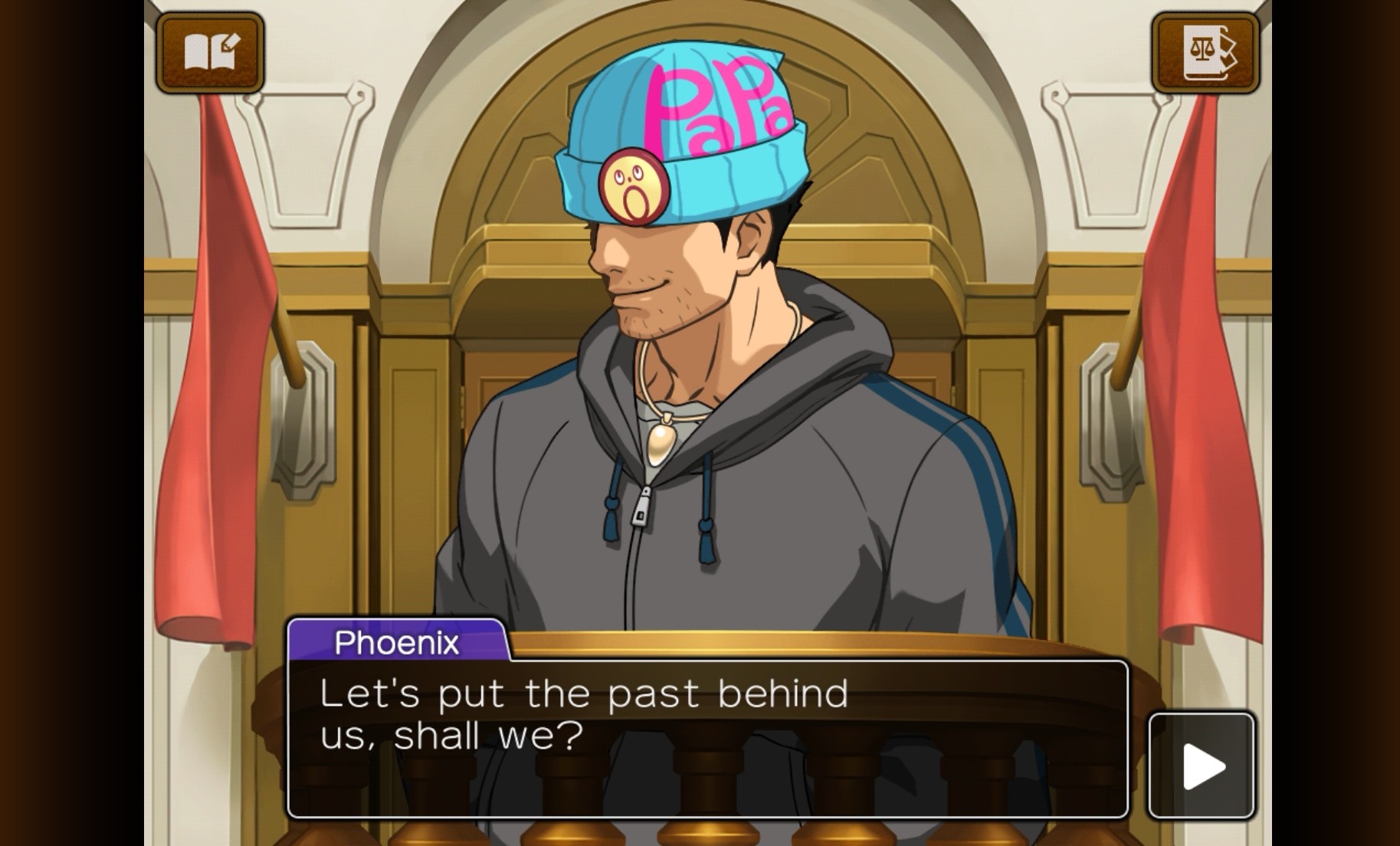This screenshot has height=846, width=1400.
Task: Open the book and pencil log icon
Action: [211, 52]
